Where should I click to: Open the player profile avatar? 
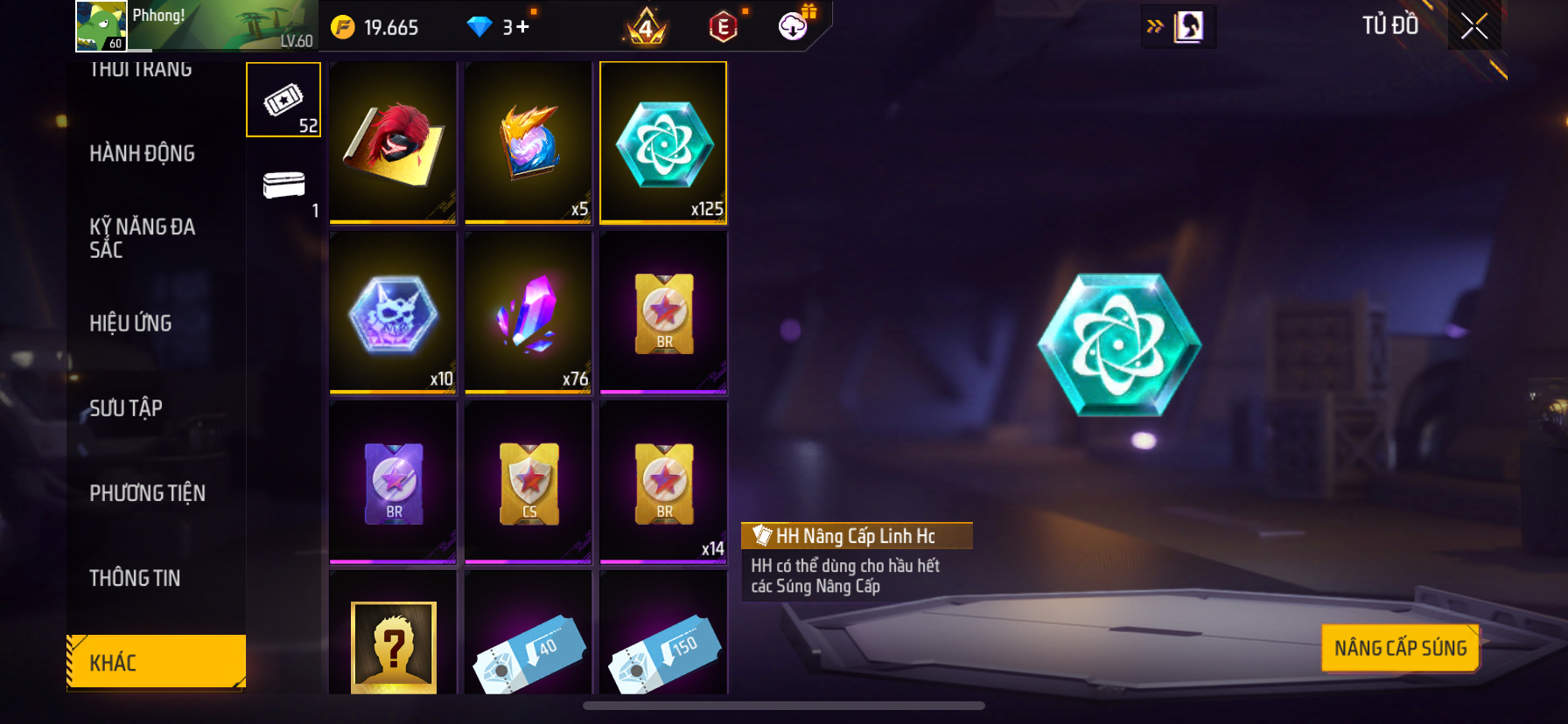click(101, 25)
